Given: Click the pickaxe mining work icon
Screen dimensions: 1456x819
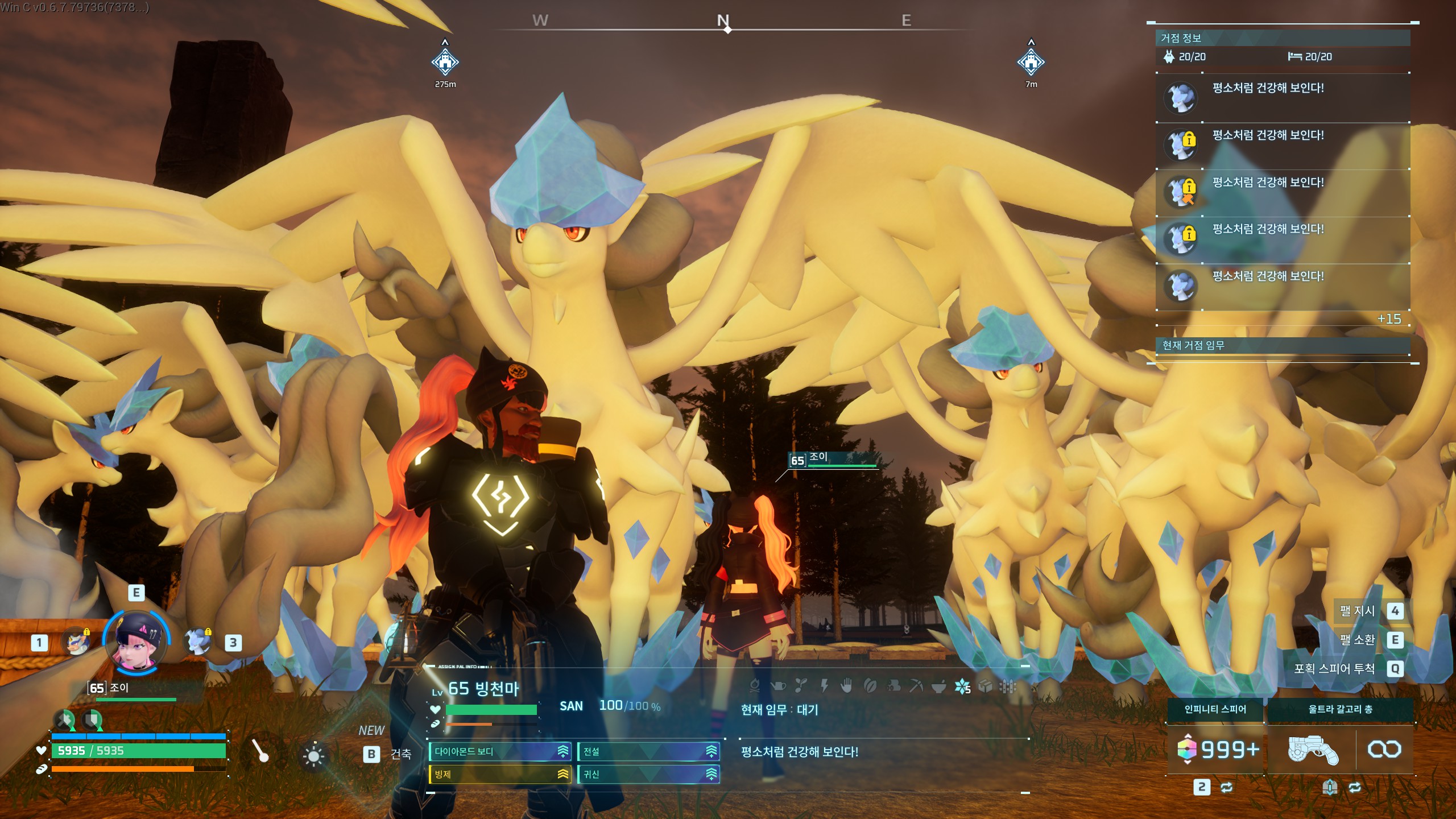Looking at the screenshot, I should pyautogui.click(x=916, y=686).
